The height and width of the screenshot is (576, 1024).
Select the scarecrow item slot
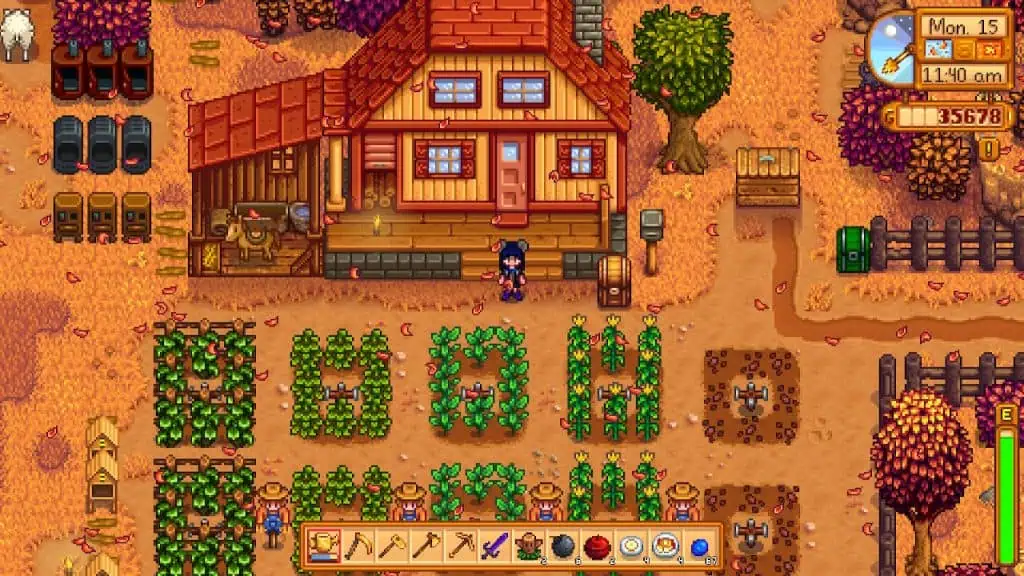pyautogui.click(x=528, y=546)
